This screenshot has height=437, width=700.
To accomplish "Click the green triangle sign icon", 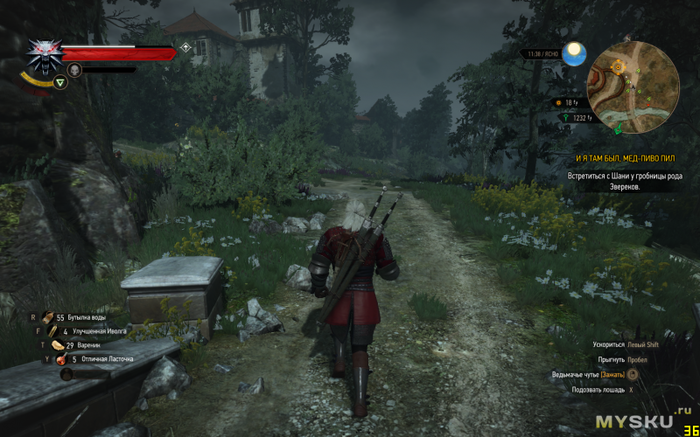I will pos(60,83).
